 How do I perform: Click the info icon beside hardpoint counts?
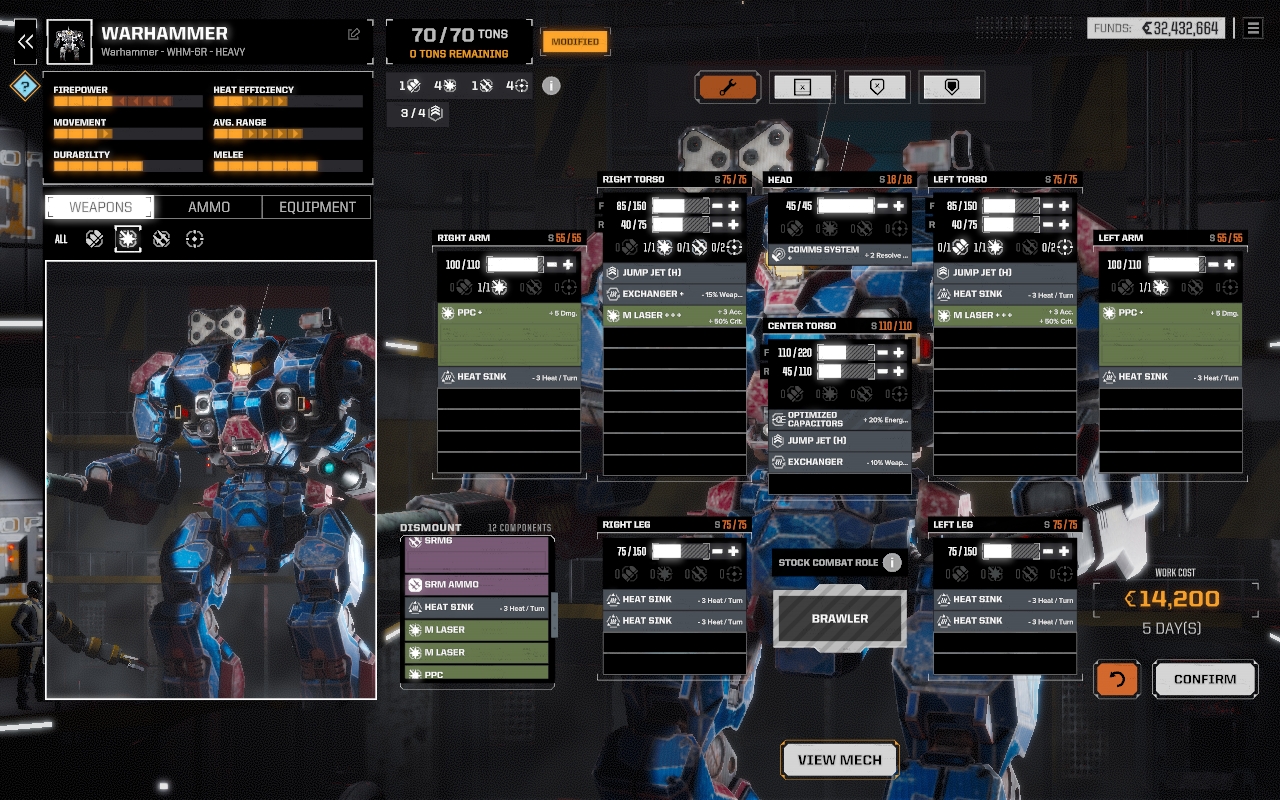point(551,86)
